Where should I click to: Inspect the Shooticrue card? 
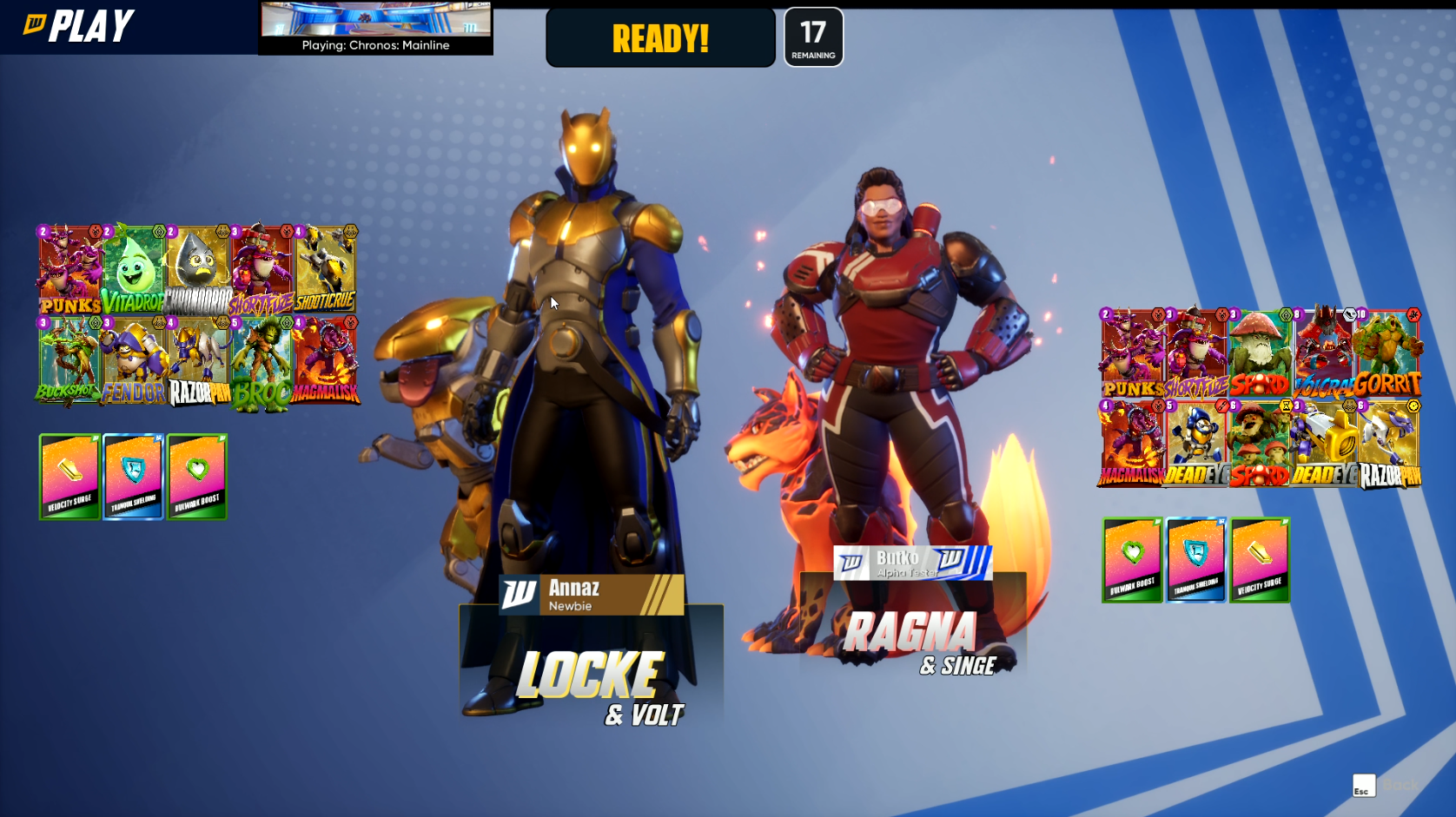(x=326, y=270)
